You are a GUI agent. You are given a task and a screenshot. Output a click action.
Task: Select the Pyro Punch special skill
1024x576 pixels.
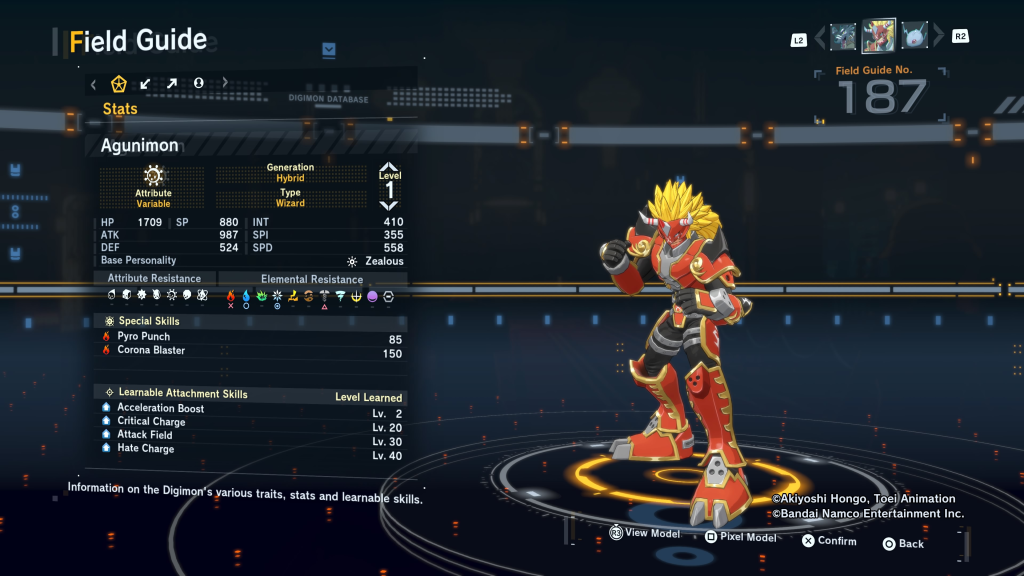coord(144,337)
